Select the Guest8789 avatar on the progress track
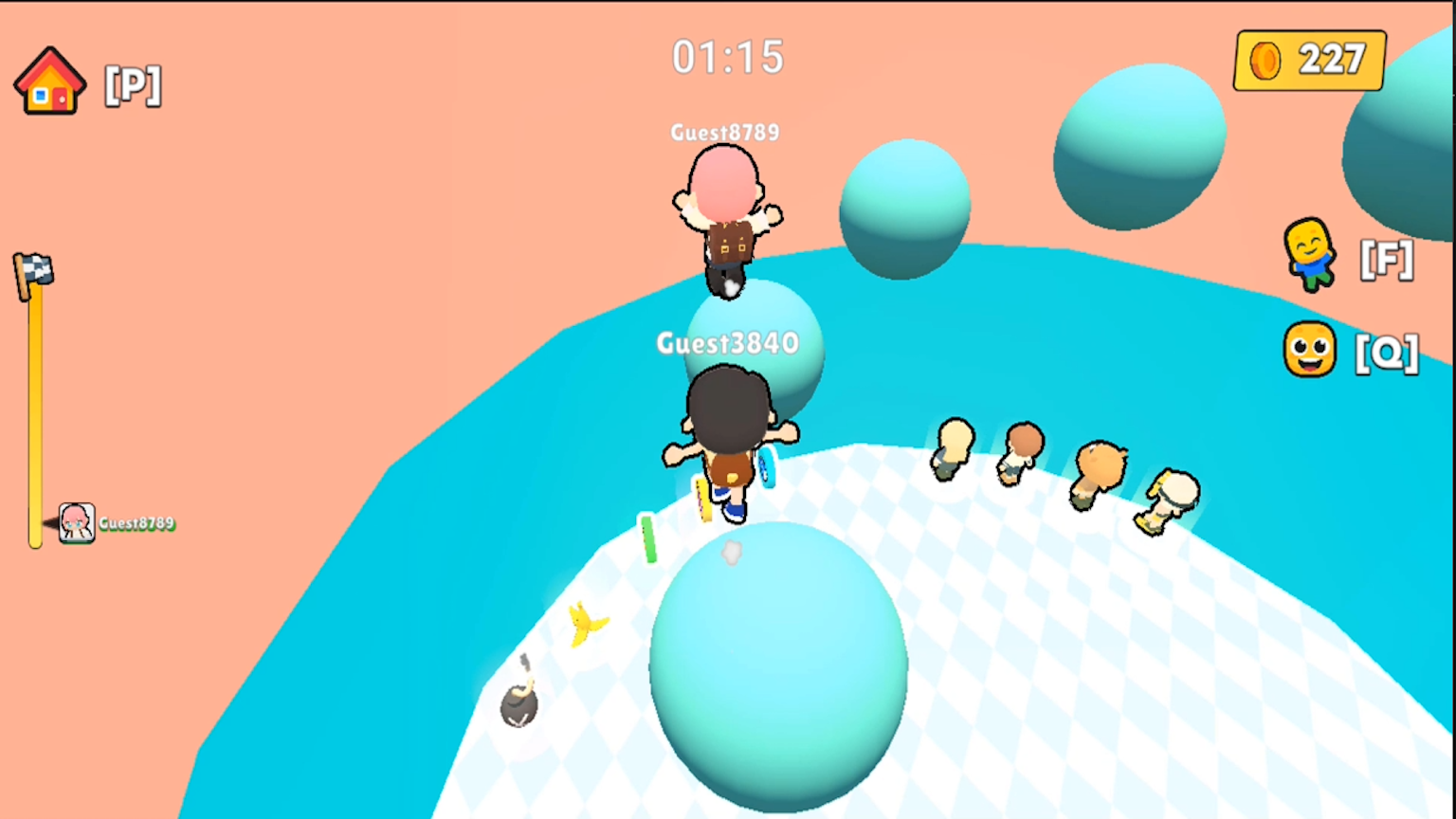The width and height of the screenshot is (1456, 819). pyautogui.click(x=76, y=522)
